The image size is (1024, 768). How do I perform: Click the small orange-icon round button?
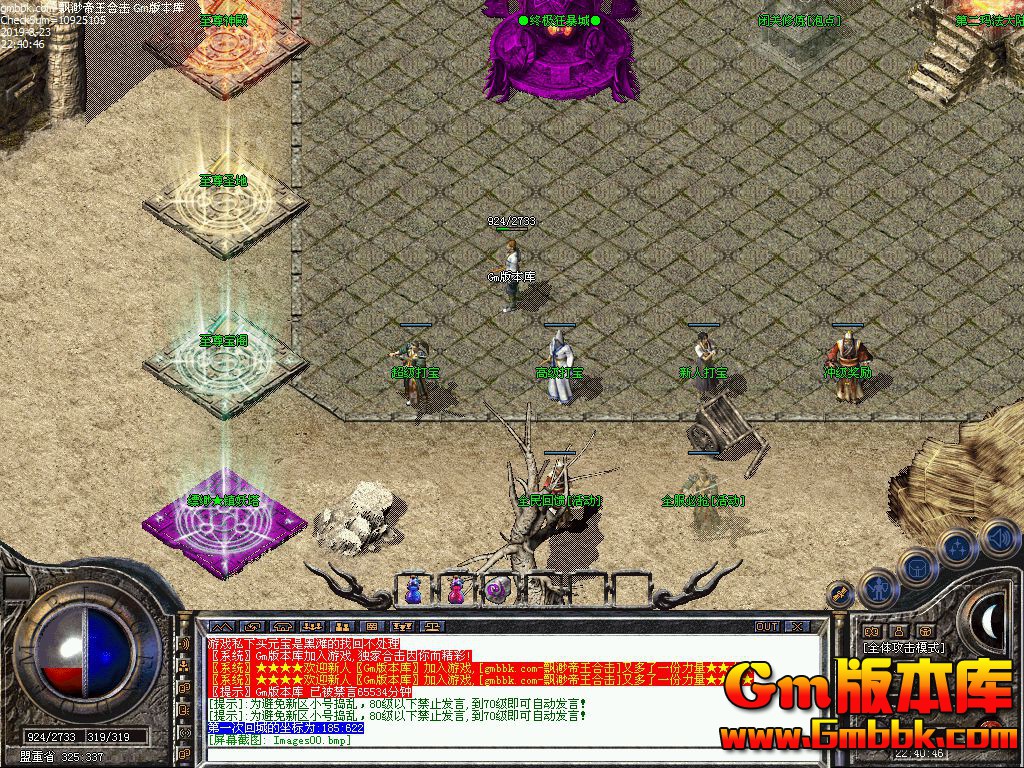pyautogui.click(x=842, y=594)
